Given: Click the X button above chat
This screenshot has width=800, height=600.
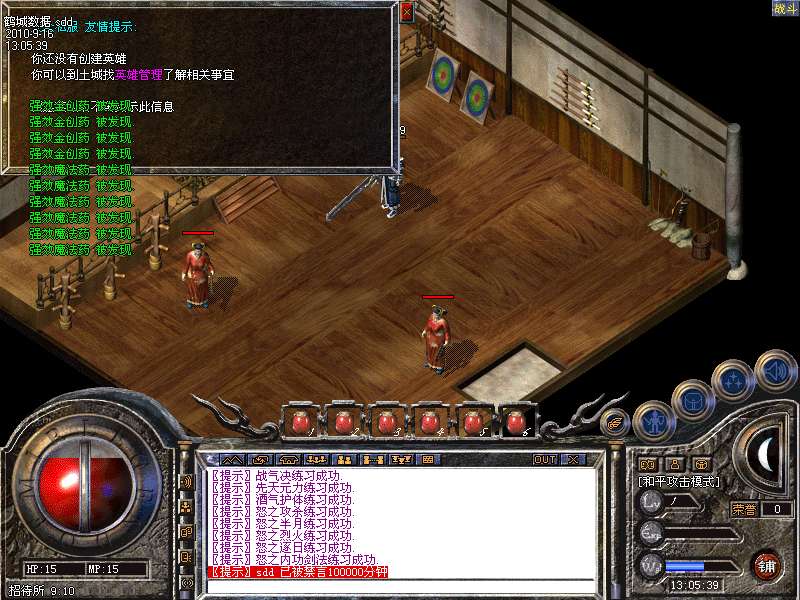Looking at the screenshot, I should click(x=573, y=459).
